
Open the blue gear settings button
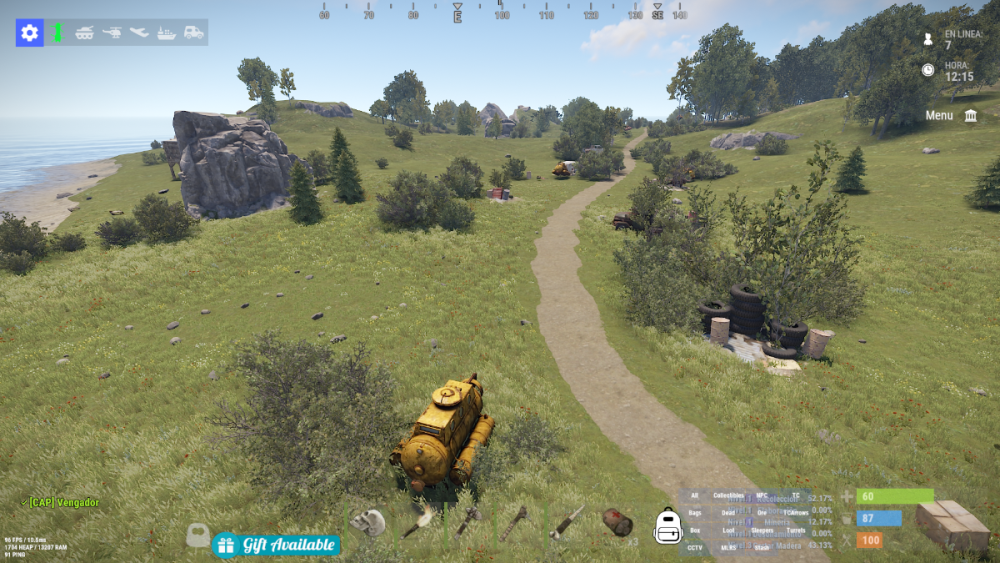click(29, 33)
